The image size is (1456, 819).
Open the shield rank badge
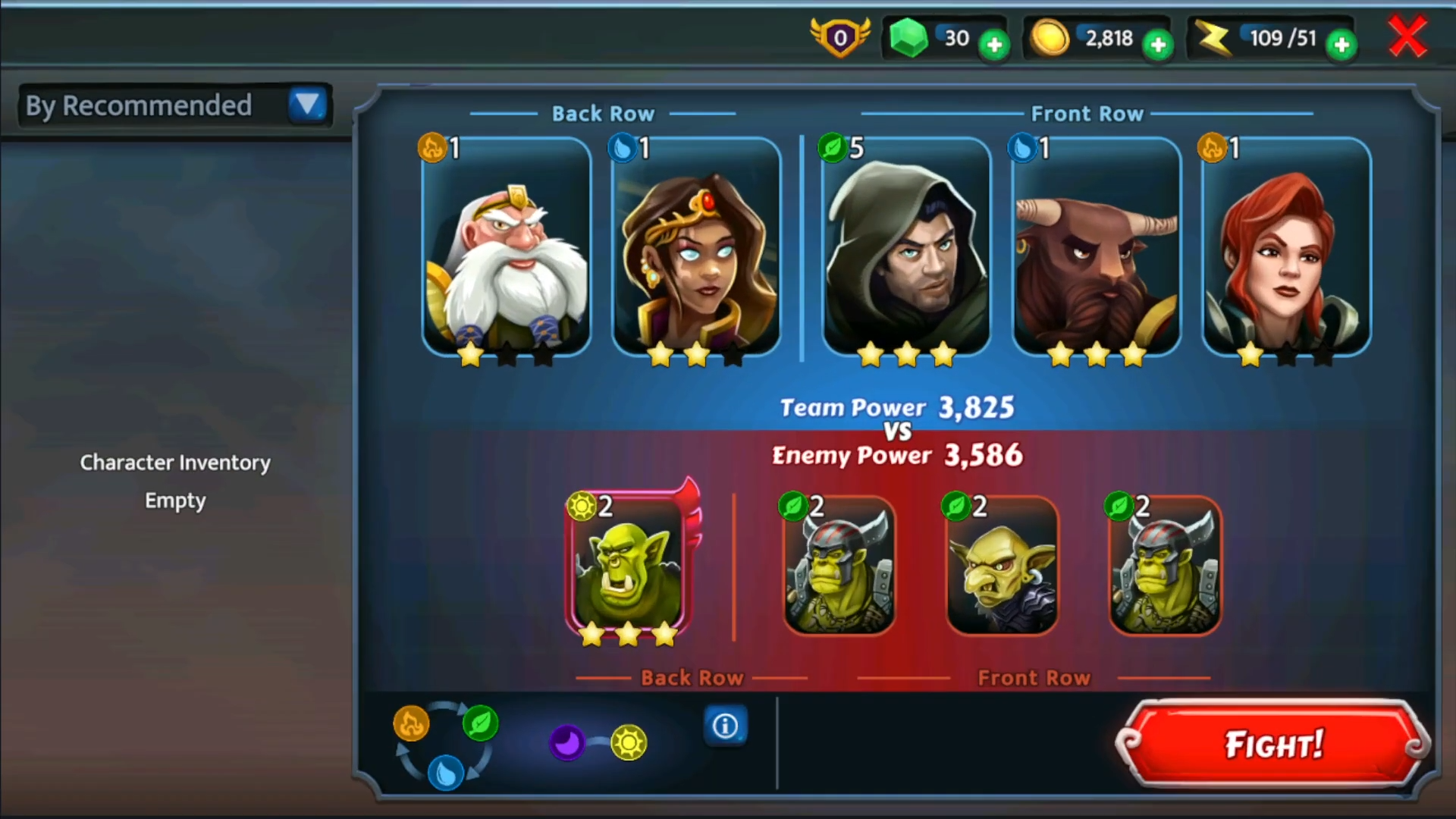[840, 37]
